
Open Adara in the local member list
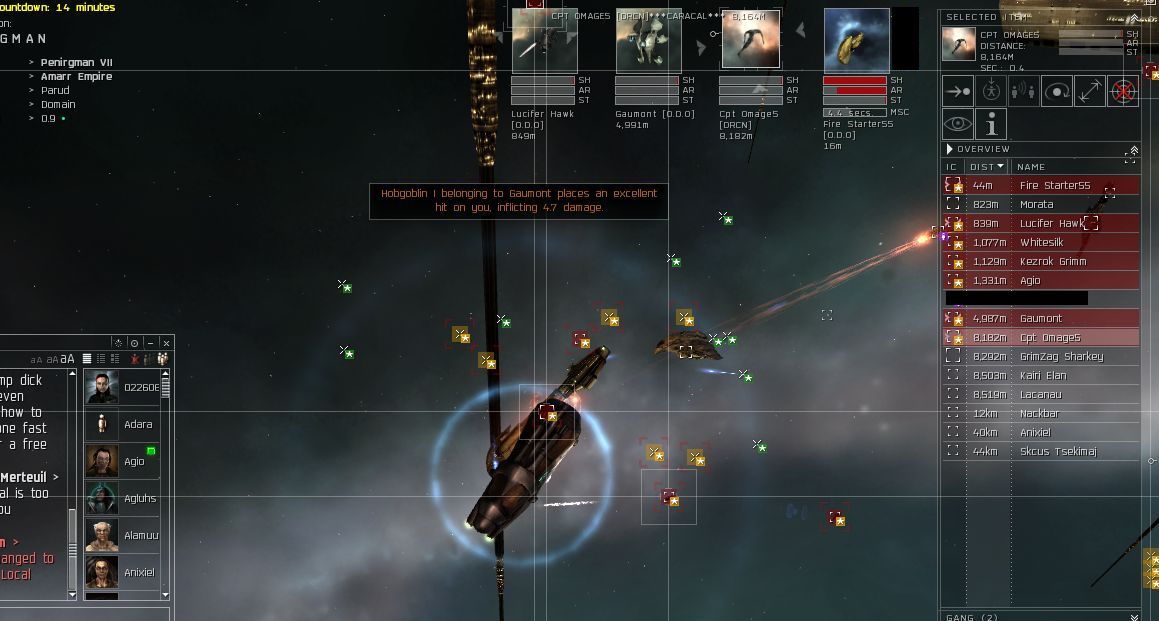click(138, 425)
